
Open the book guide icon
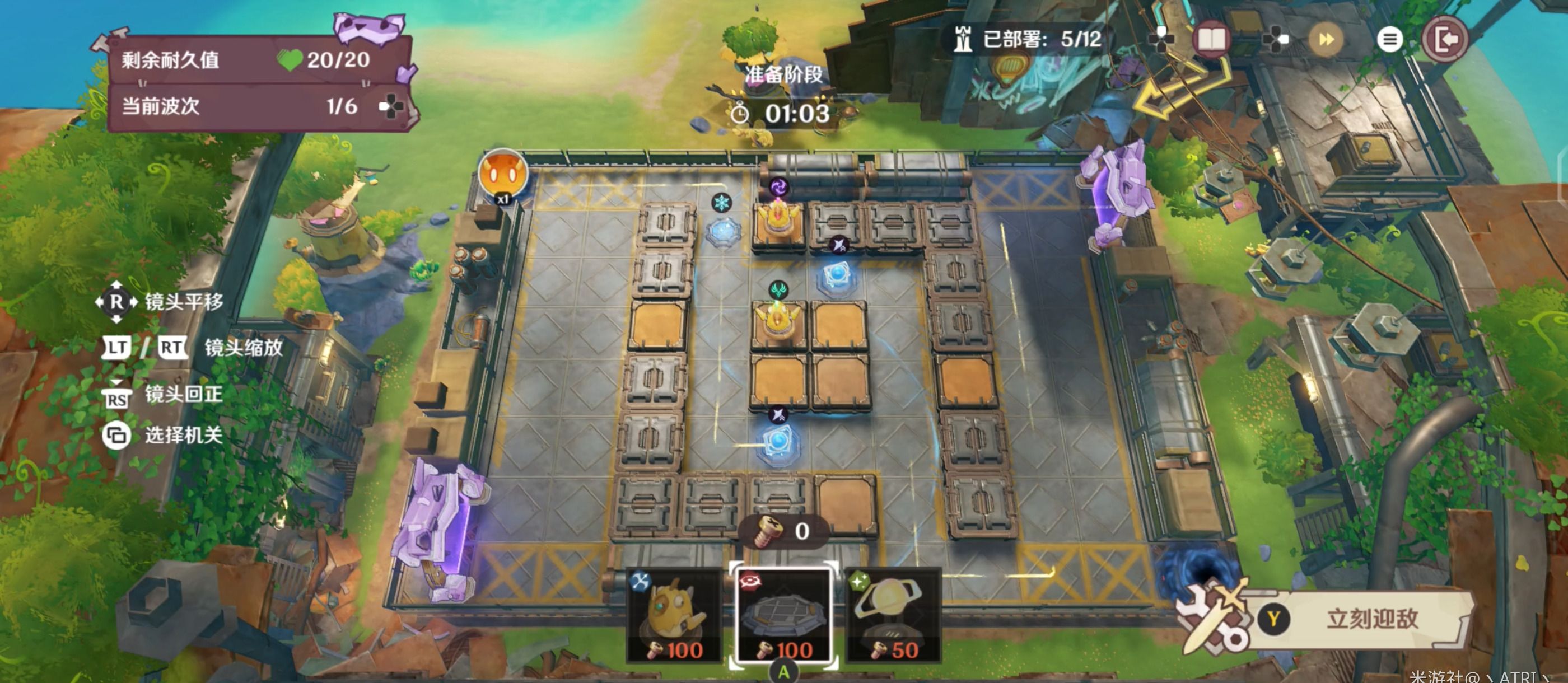pyautogui.click(x=1211, y=40)
